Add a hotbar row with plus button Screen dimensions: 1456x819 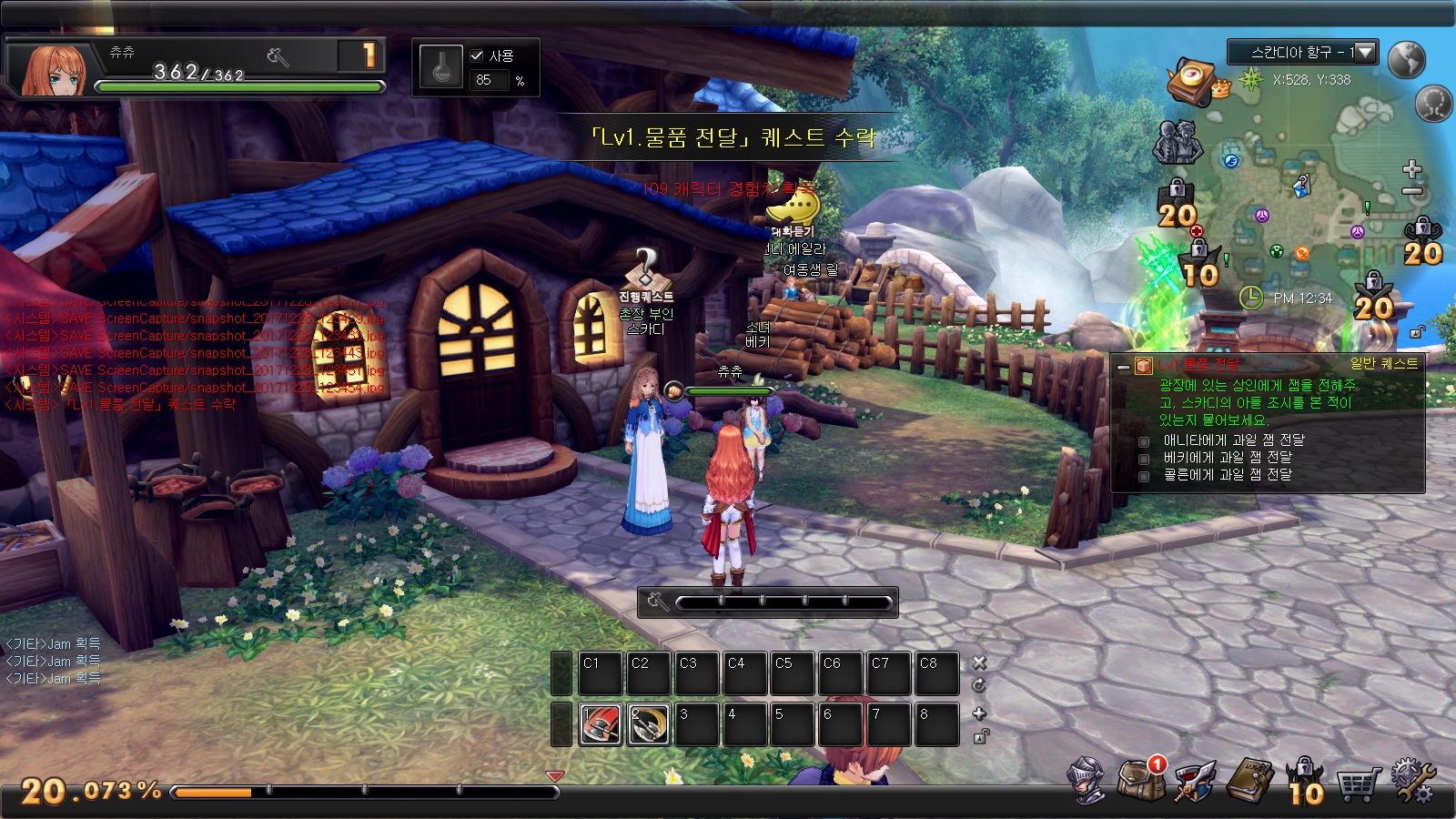coord(979,713)
